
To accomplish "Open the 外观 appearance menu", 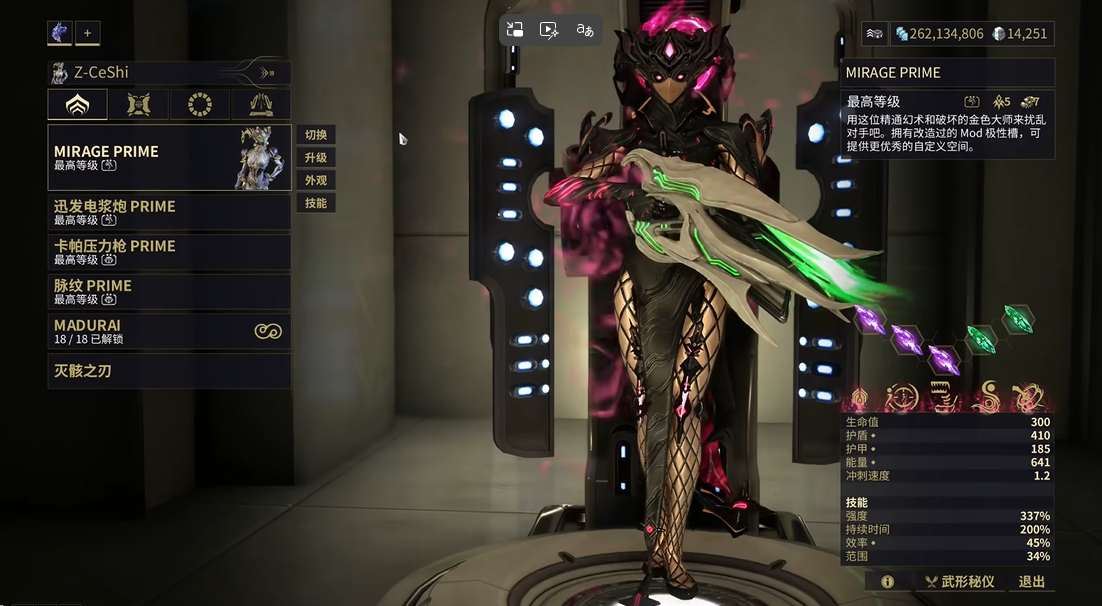I will click(316, 181).
